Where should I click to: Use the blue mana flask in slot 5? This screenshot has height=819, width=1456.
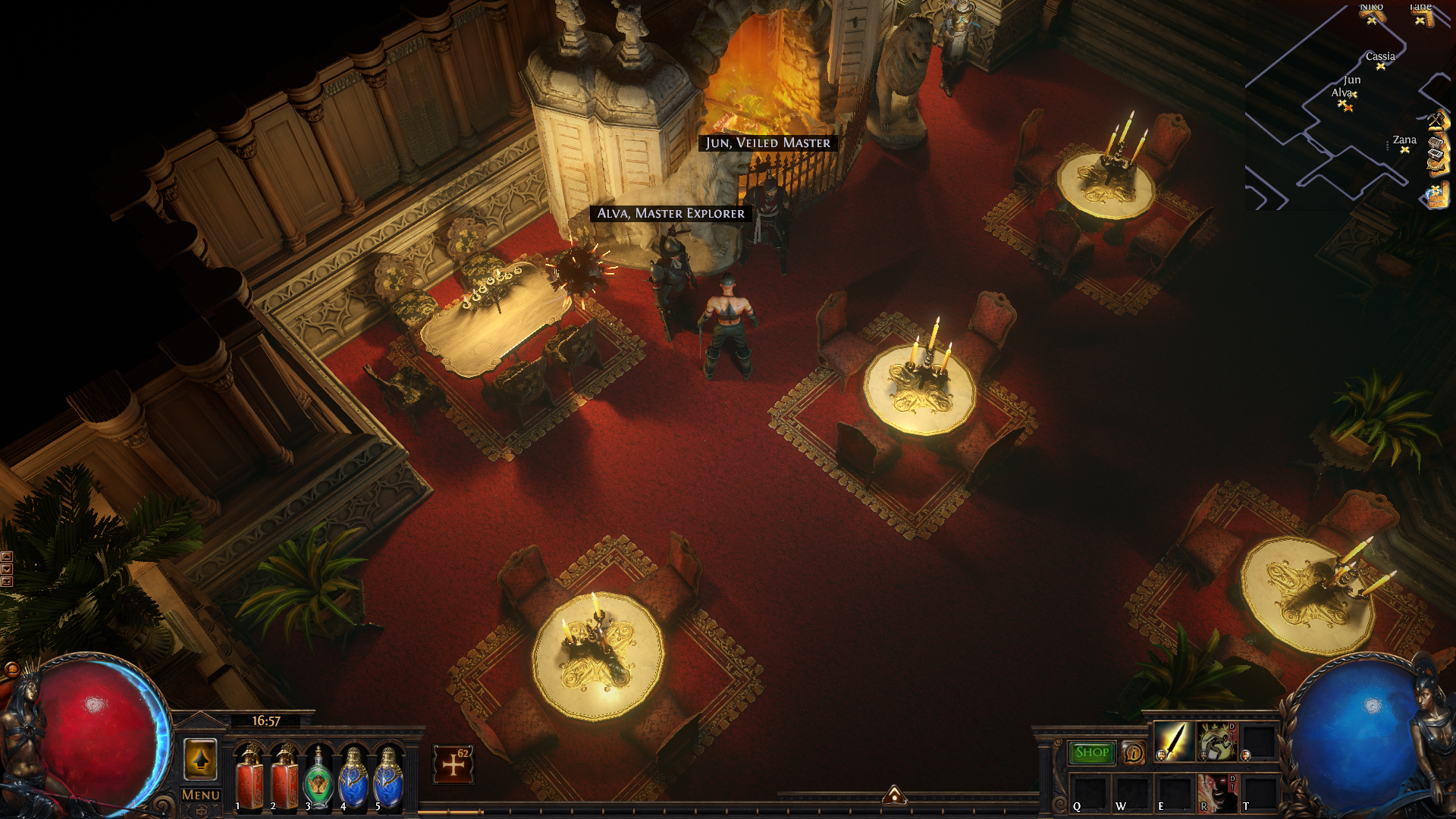[x=388, y=778]
